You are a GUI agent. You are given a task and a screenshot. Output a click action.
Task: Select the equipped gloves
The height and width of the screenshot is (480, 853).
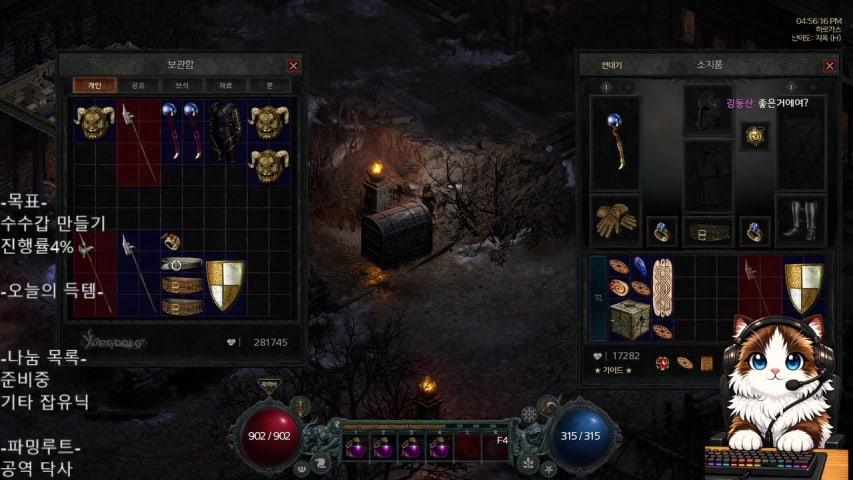click(x=615, y=221)
